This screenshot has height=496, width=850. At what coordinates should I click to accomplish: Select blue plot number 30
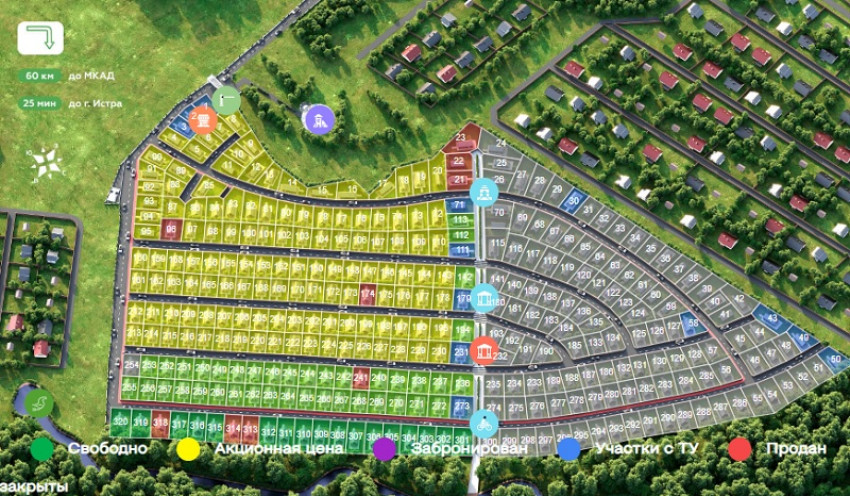573,199
